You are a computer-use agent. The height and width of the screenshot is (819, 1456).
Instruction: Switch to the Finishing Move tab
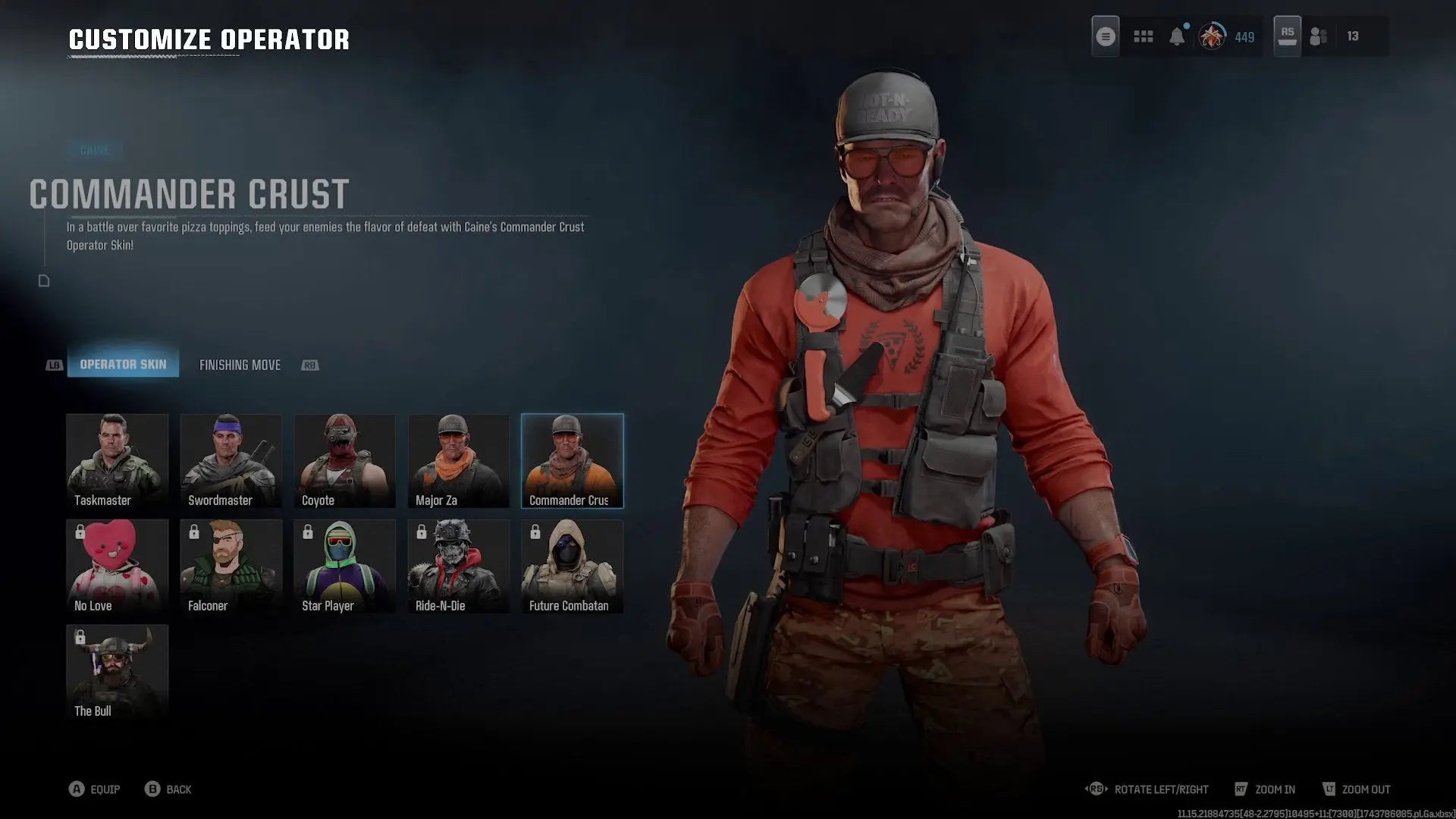point(240,365)
